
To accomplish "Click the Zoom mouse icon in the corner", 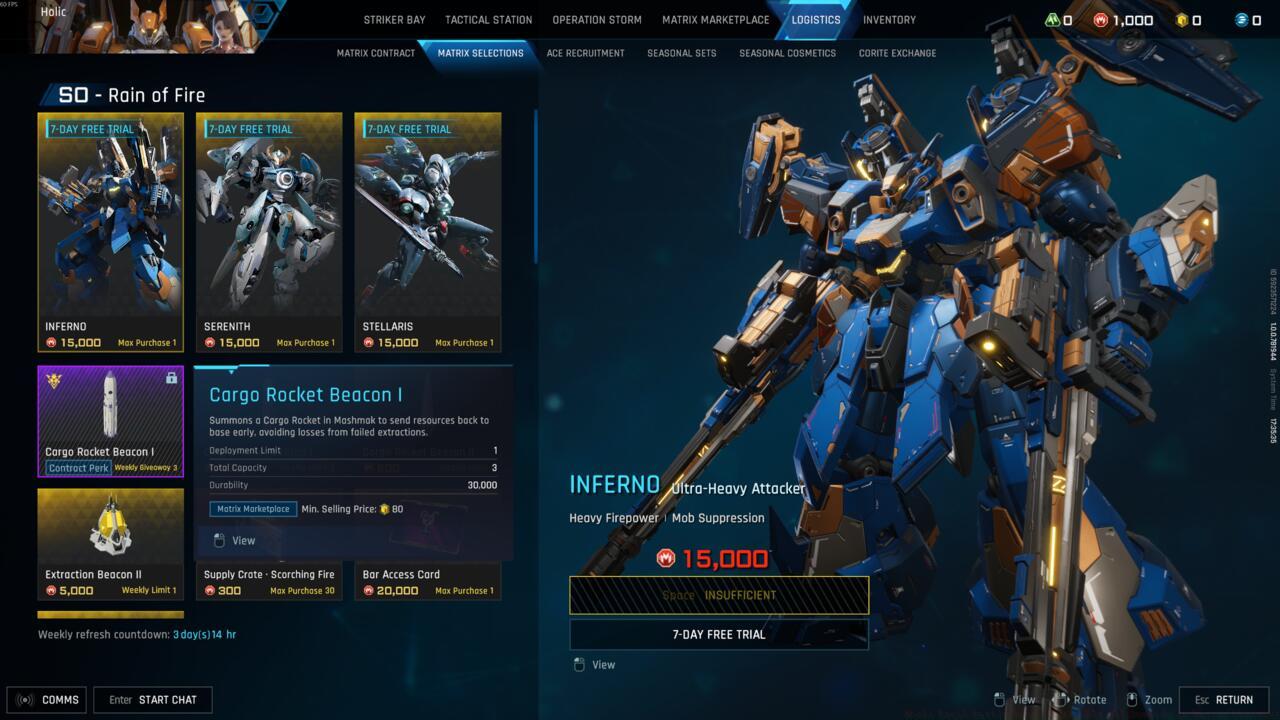I will 1132,699.
